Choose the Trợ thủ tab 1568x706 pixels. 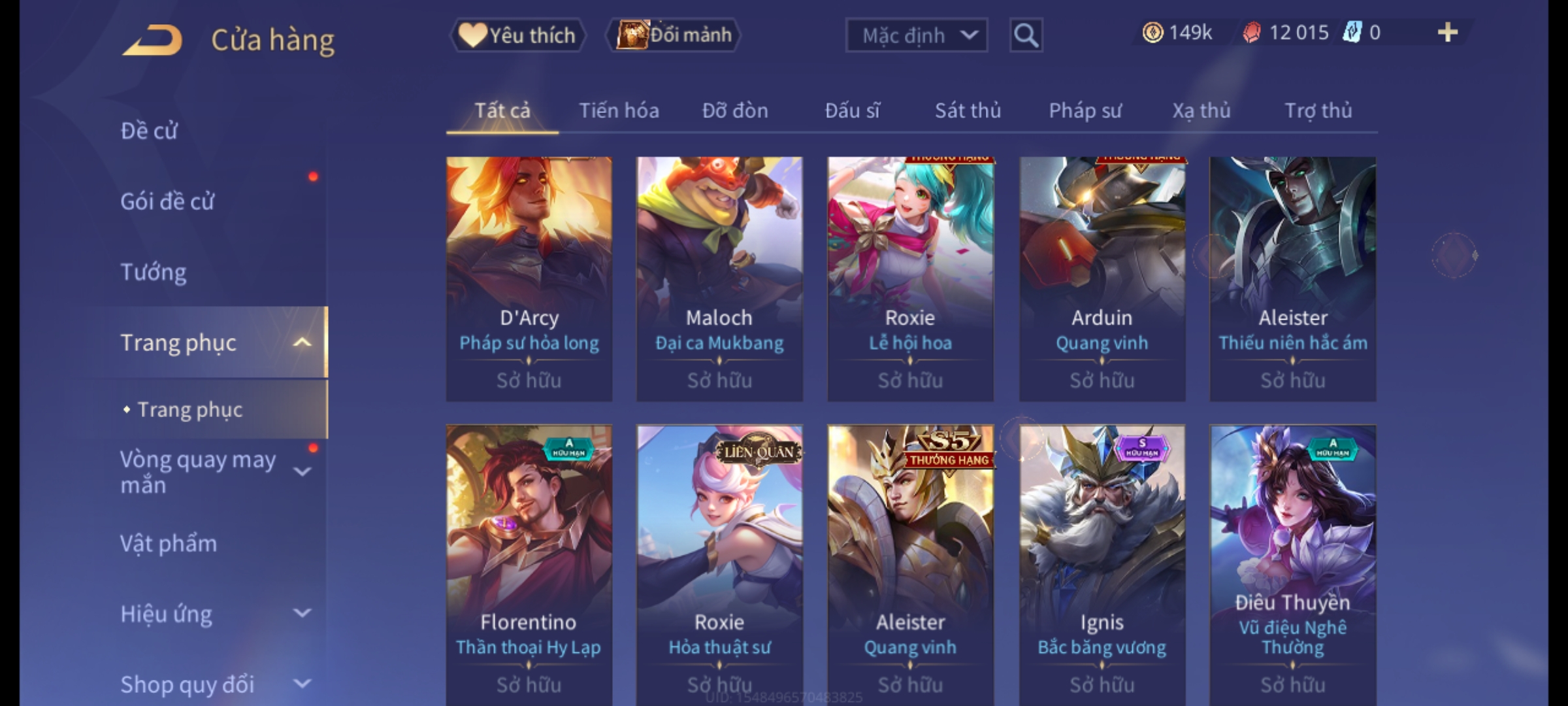1318,110
